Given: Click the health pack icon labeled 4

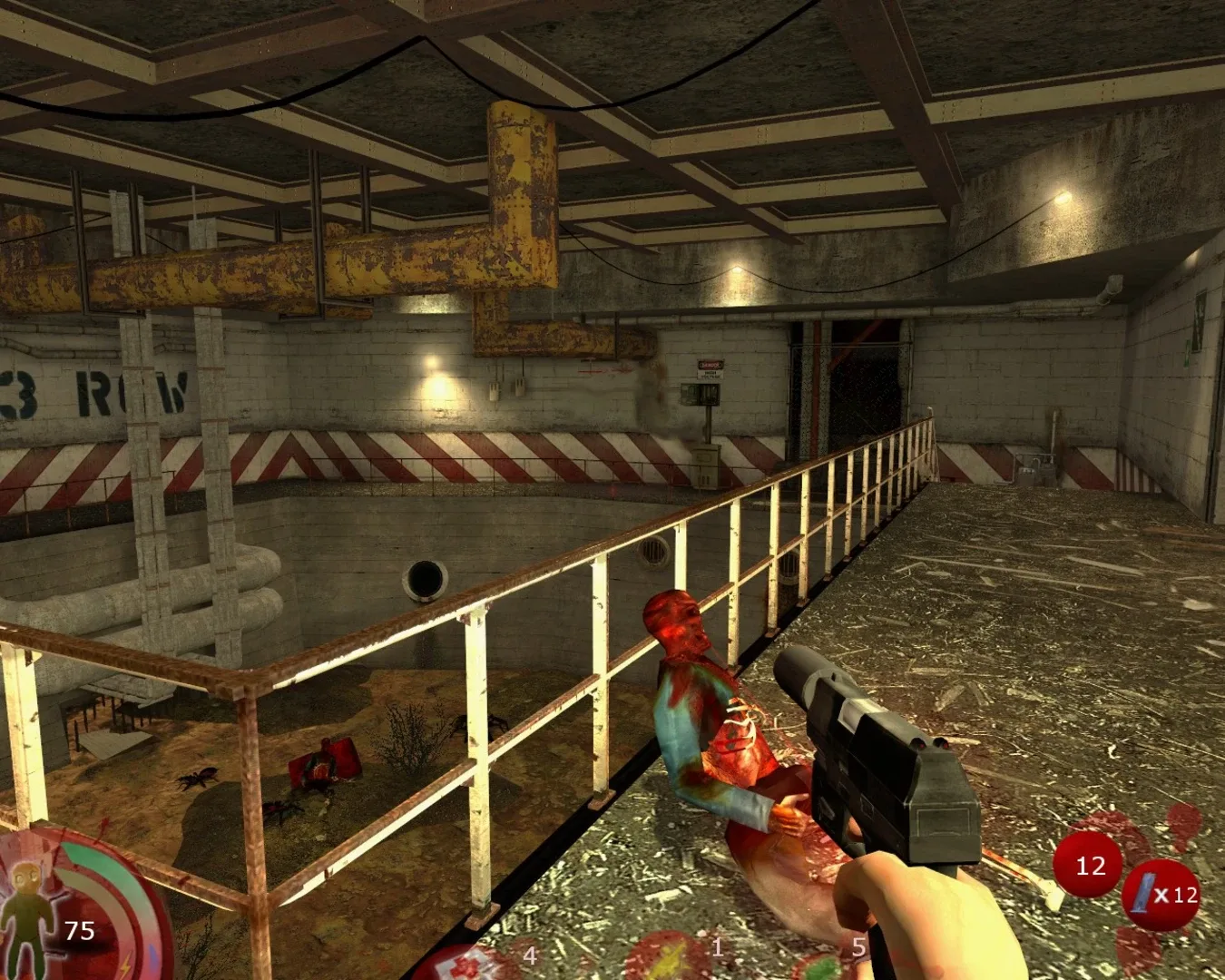Looking at the screenshot, I should click(x=458, y=965).
